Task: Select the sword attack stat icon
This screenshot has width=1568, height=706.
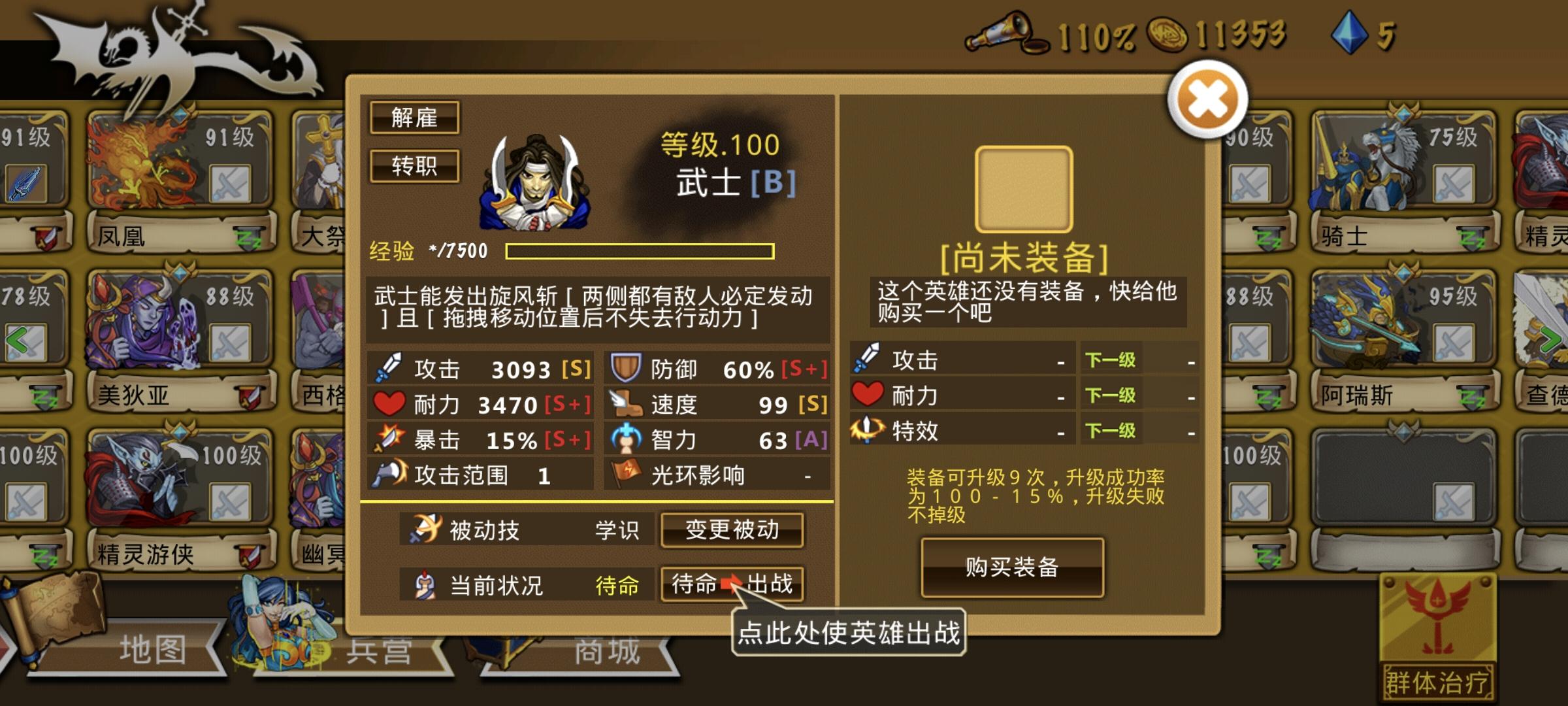Action: pos(387,368)
